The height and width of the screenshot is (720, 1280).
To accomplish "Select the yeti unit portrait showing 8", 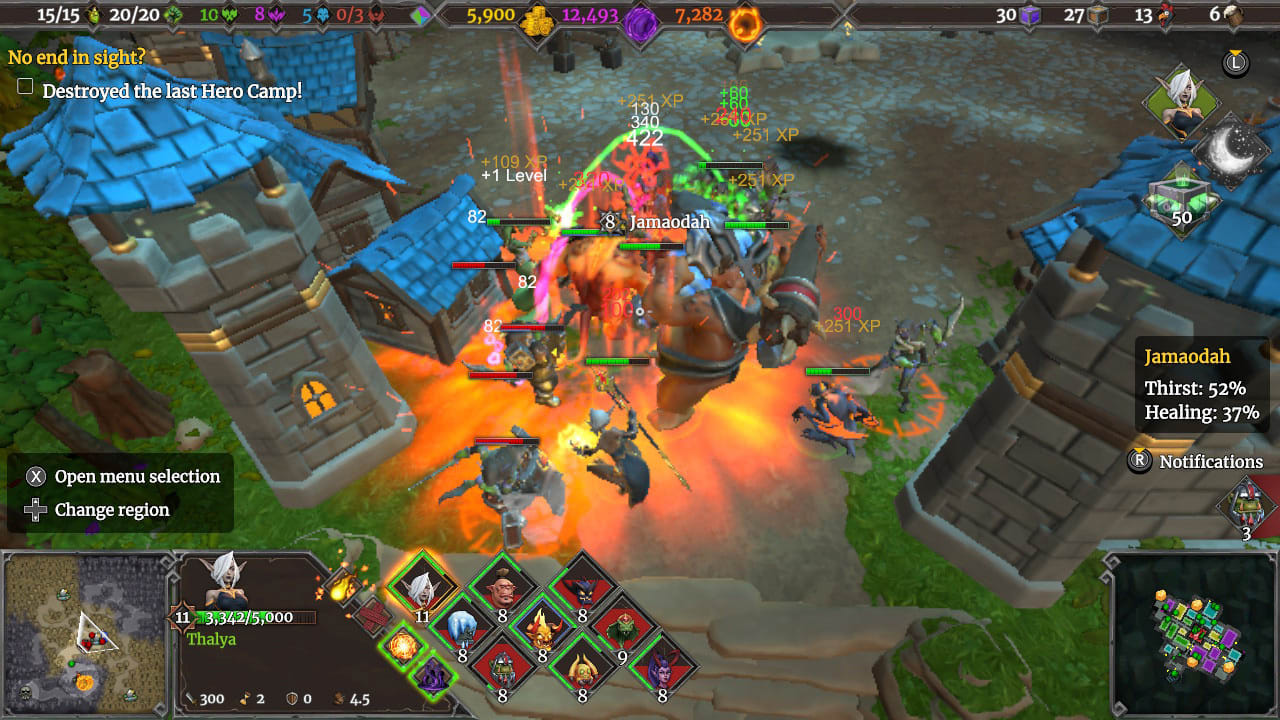I will coord(463,630).
